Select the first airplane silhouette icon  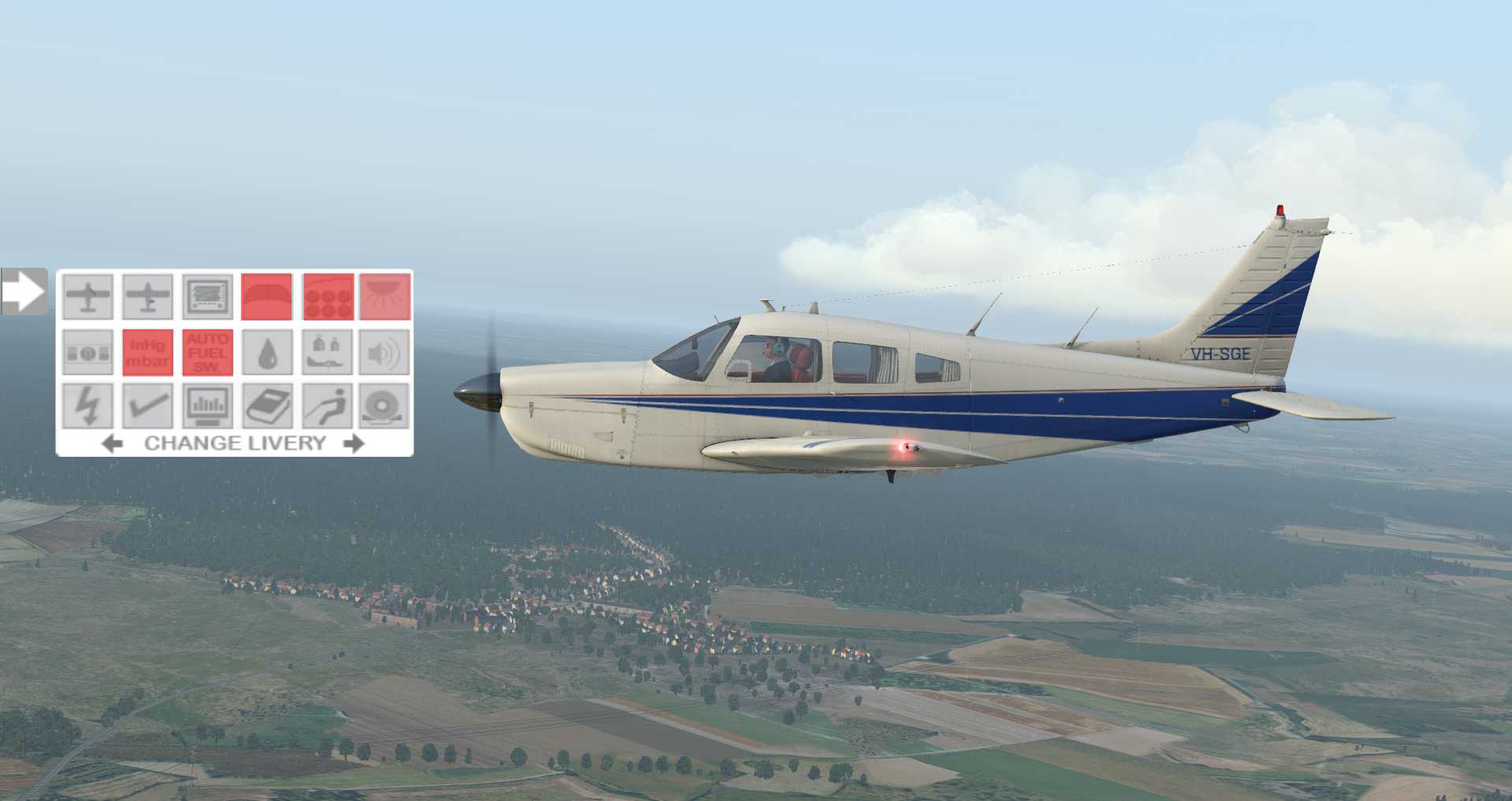(x=87, y=297)
